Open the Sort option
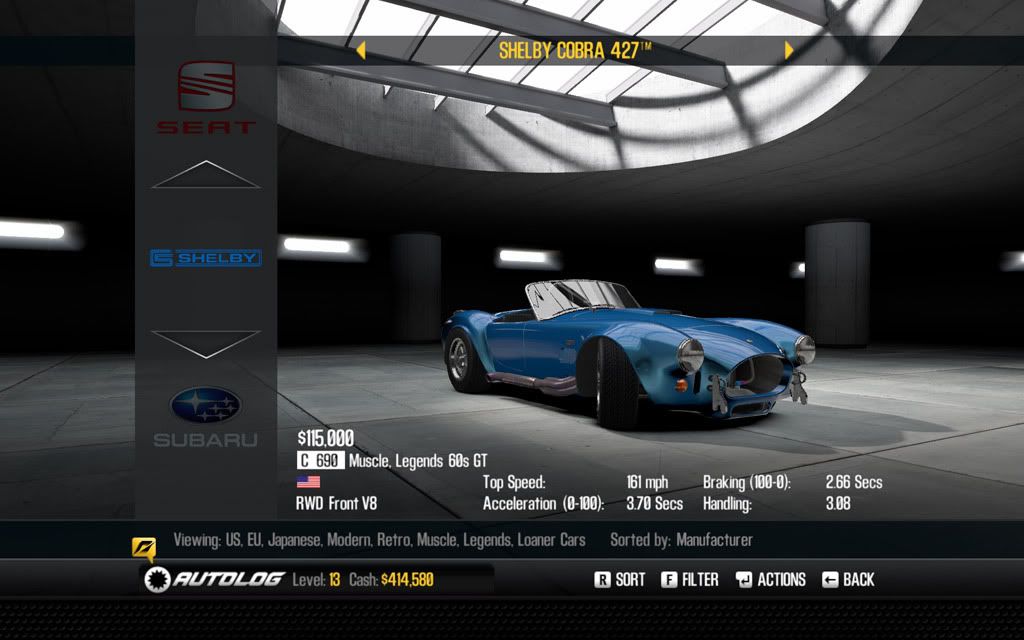Image resolution: width=1024 pixels, height=640 pixels. (x=620, y=579)
